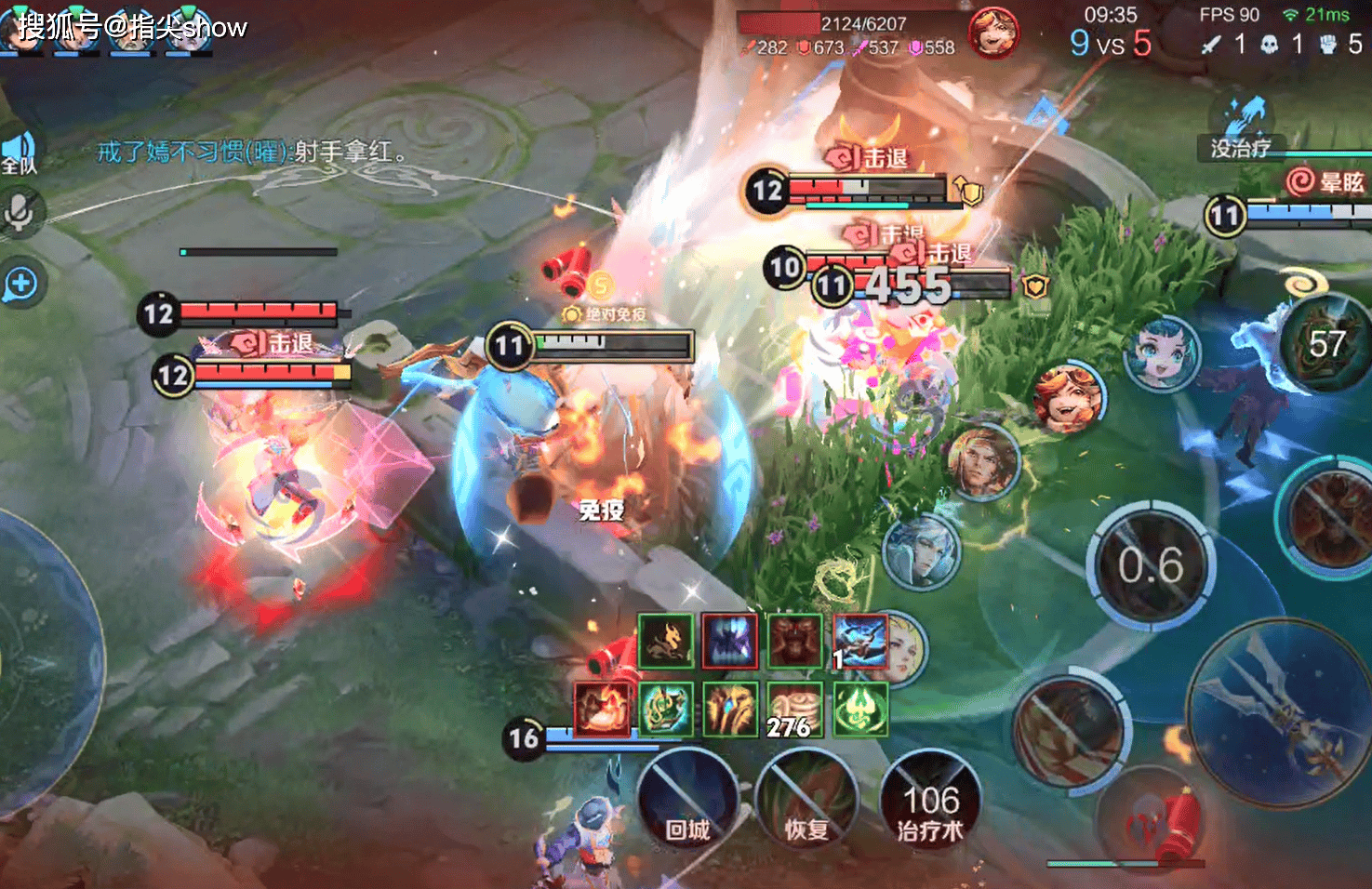1372x889 pixels.
Task: Target the brown-haired male hero portrait
Action: click(982, 461)
